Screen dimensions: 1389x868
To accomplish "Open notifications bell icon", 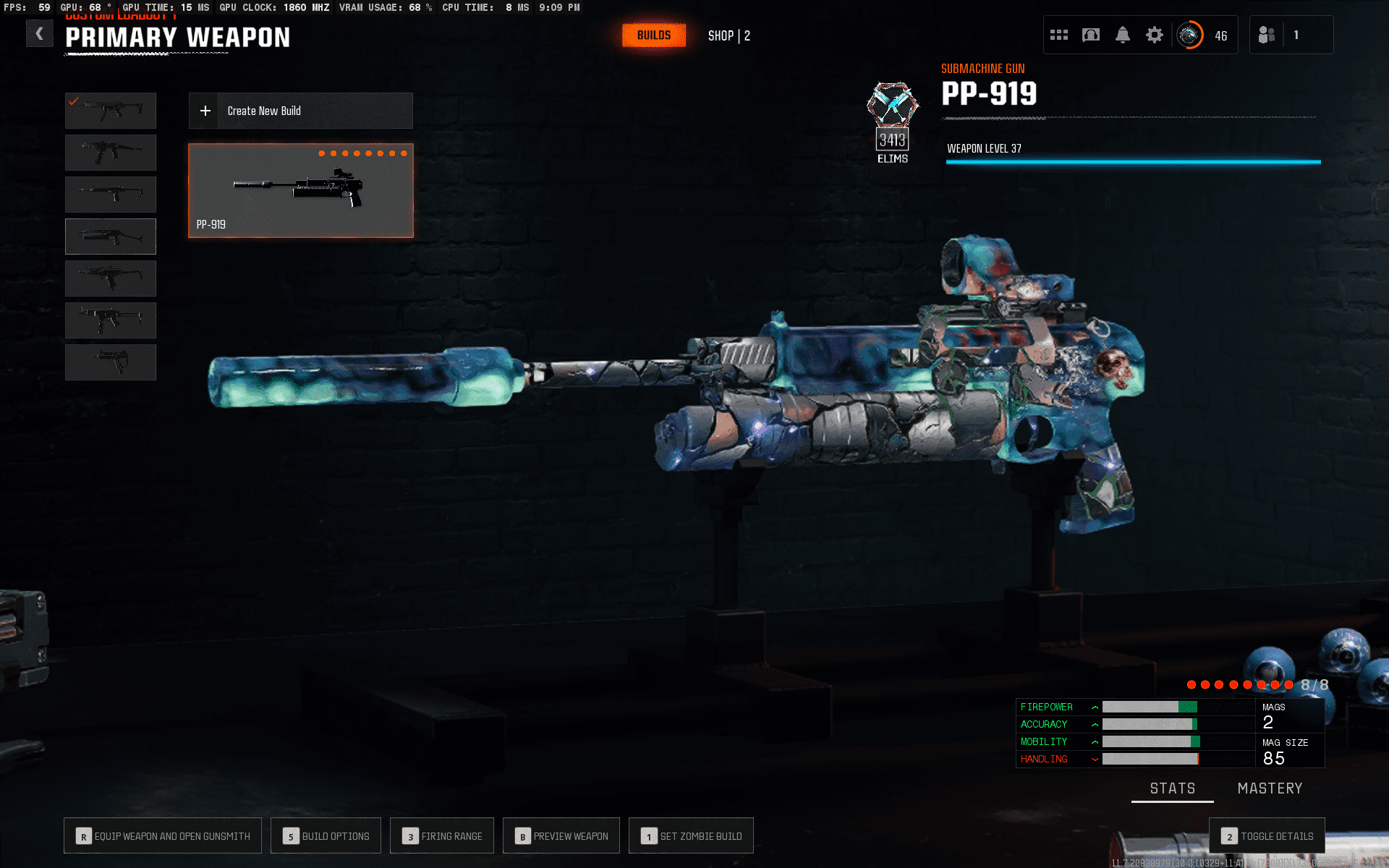I will [x=1123, y=35].
